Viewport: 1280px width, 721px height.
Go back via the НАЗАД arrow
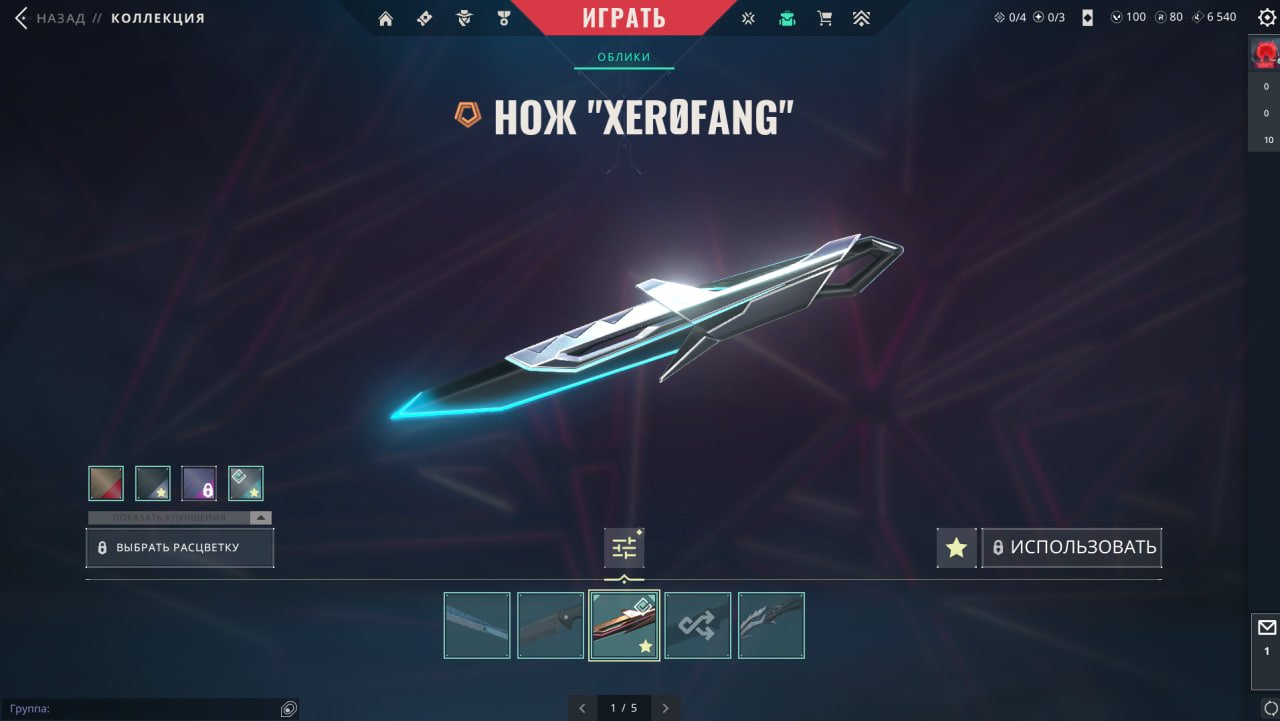(x=22, y=18)
